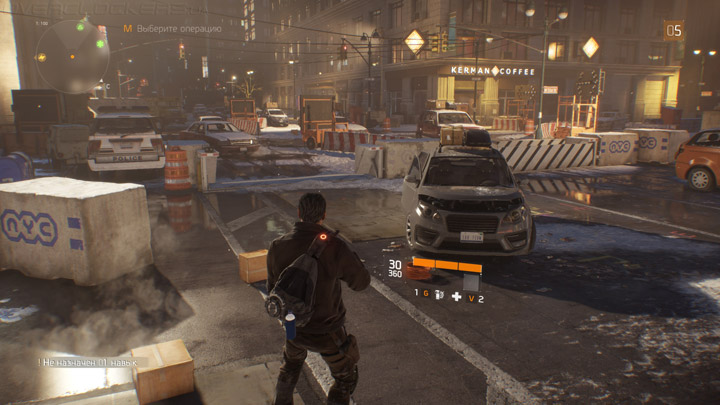The height and width of the screenshot is (405, 720).
Task: Select the green triangle marker on the minimap
Action: (80, 26)
